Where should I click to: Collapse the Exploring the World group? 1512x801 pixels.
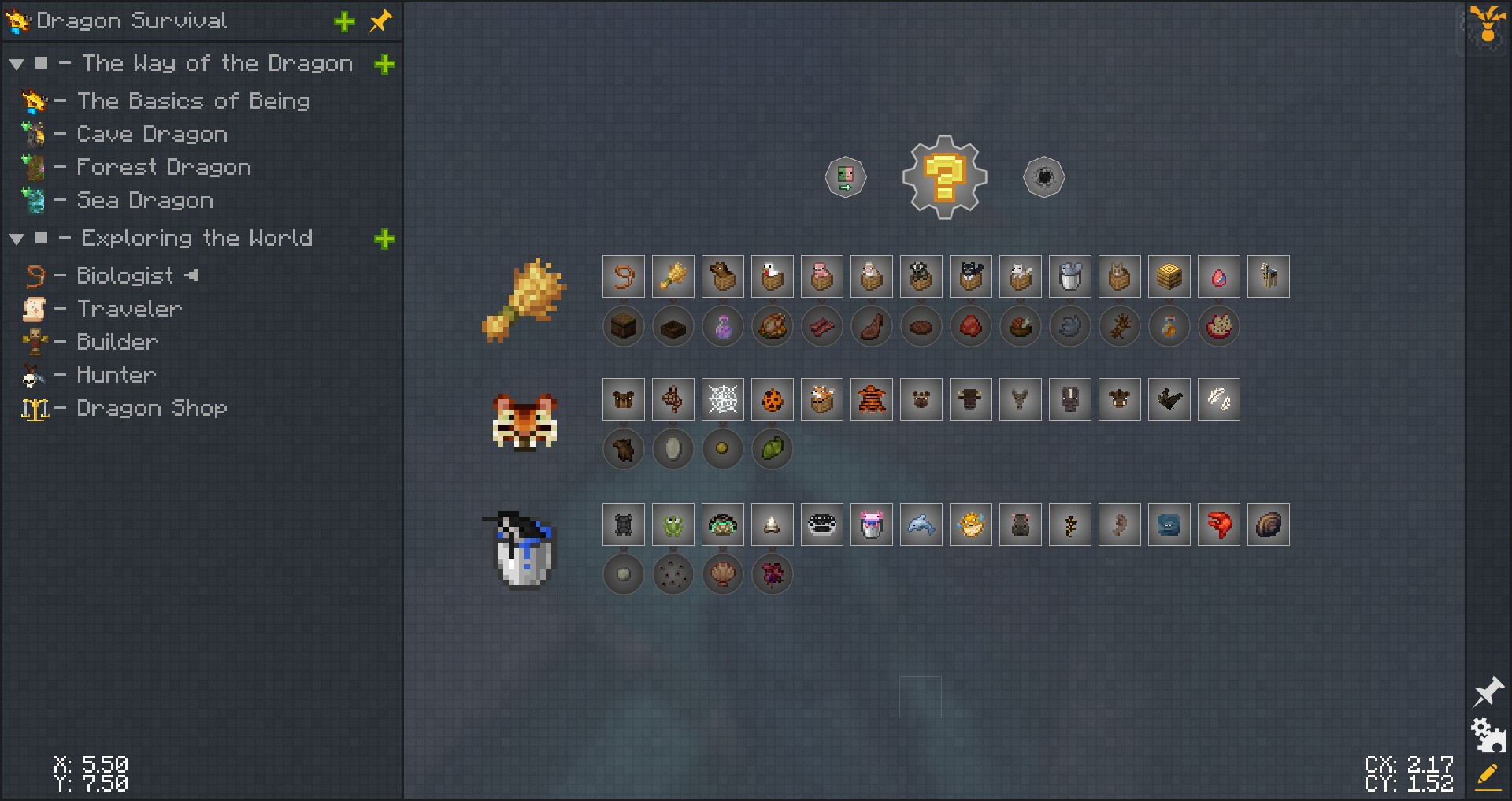[x=17, y=239]
